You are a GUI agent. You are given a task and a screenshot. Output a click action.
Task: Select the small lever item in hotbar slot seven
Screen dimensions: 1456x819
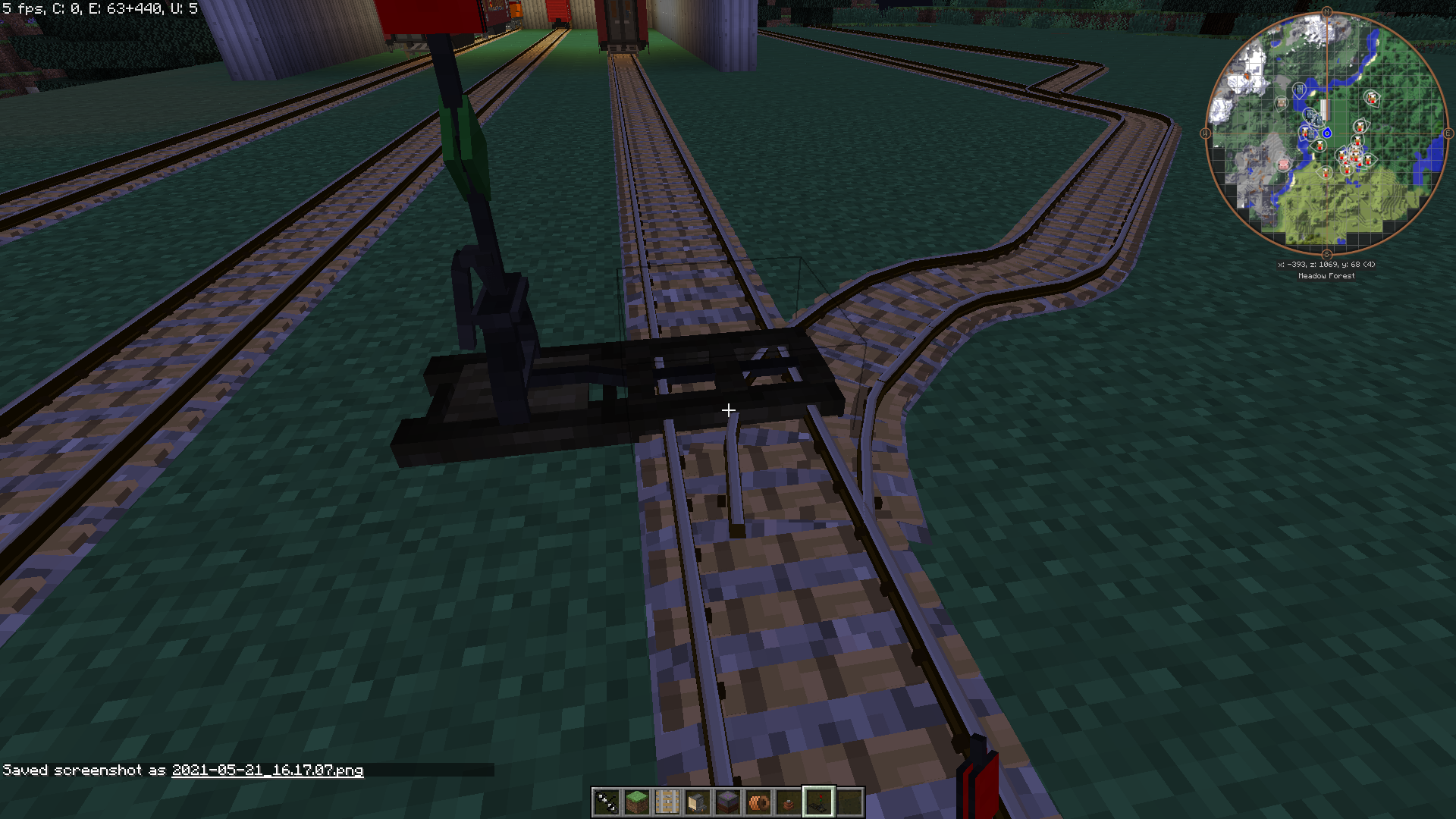(789, 802)
